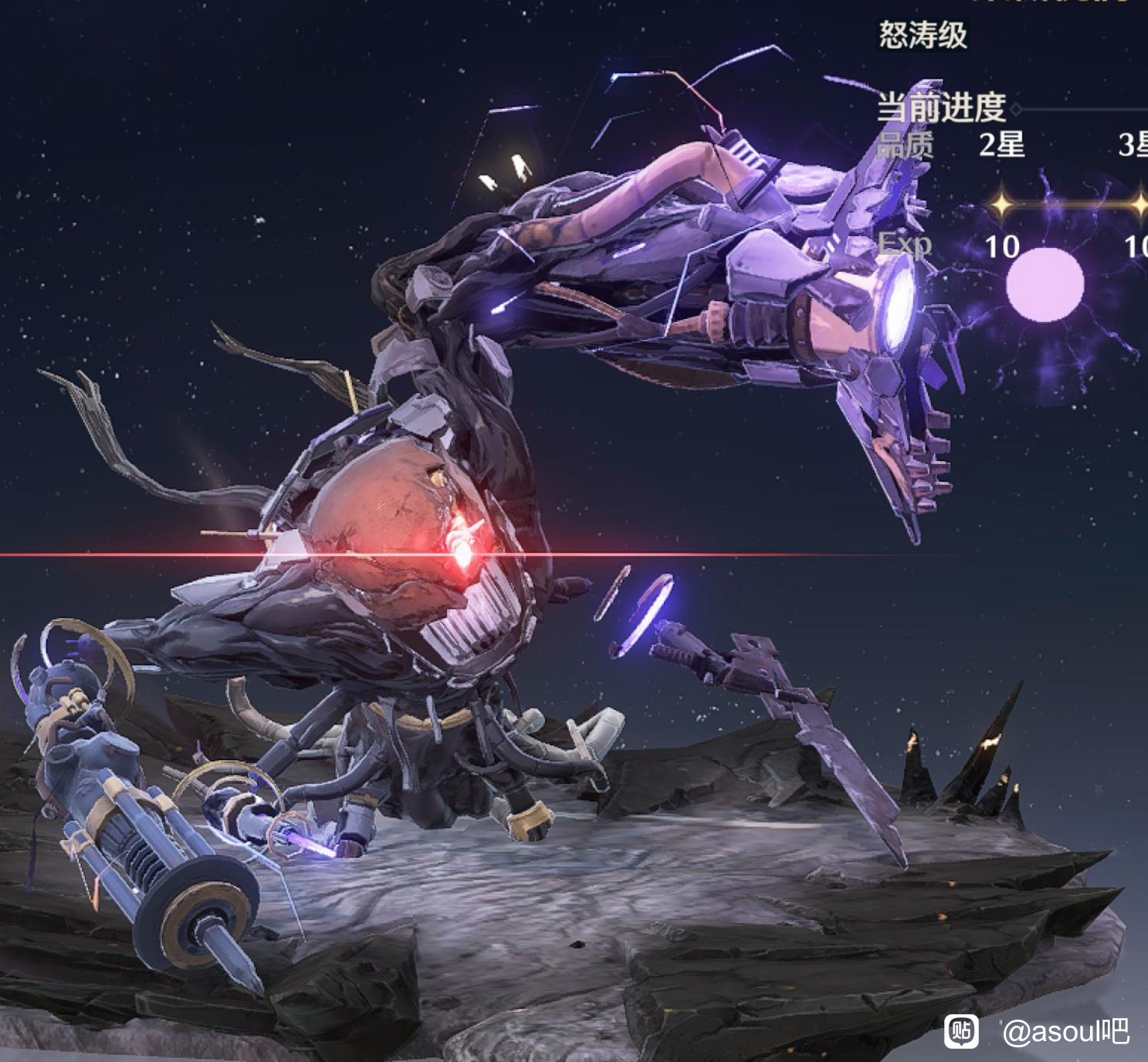
Task: Select the 2星 milestone star on progress track
Action: coord(1001,205)
